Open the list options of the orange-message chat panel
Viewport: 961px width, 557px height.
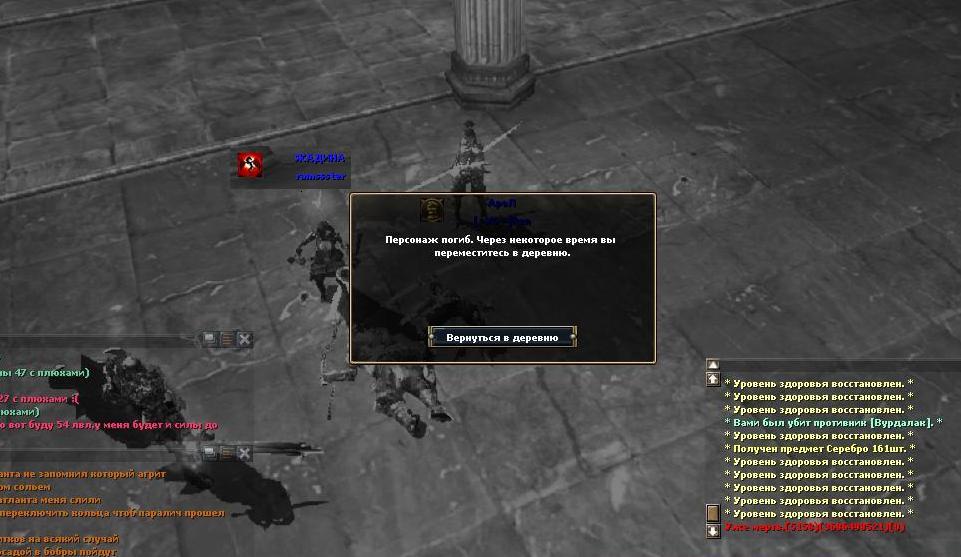point(227,453)
